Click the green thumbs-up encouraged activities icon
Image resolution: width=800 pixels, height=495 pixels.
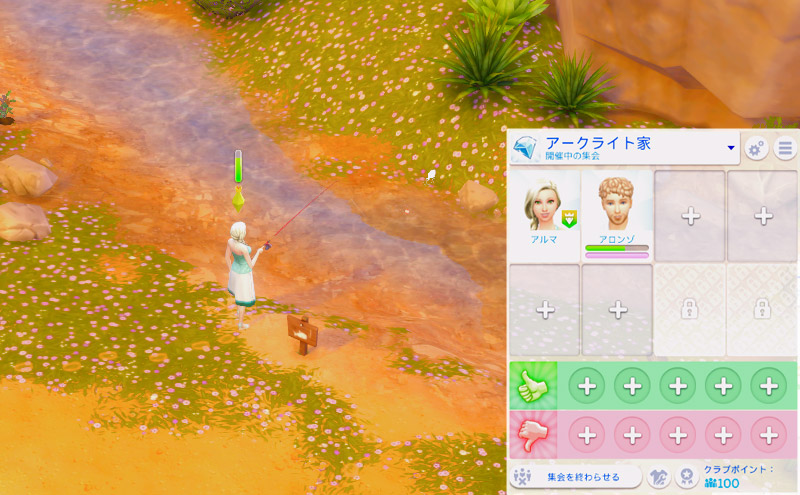pos(531,385)
